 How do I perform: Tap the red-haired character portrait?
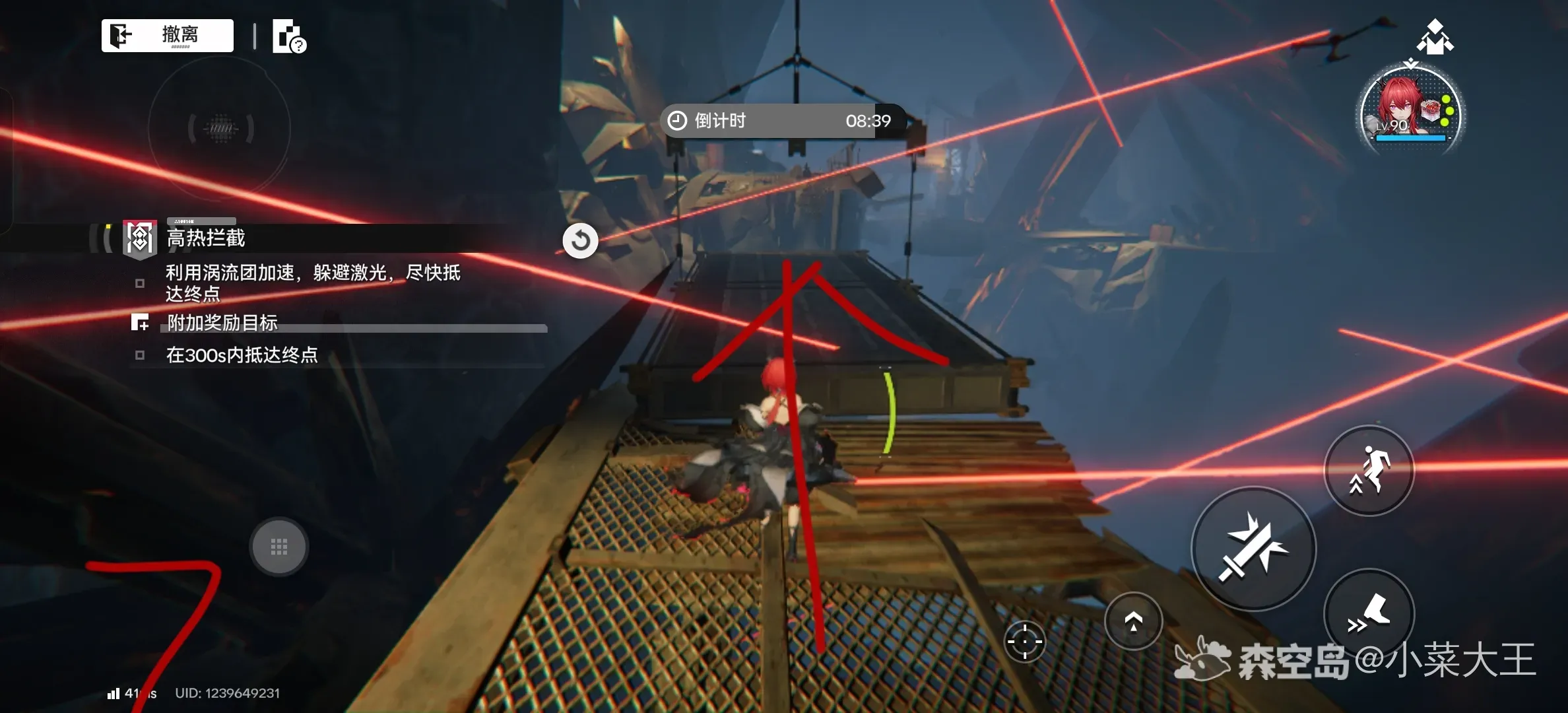(1410, 110)
